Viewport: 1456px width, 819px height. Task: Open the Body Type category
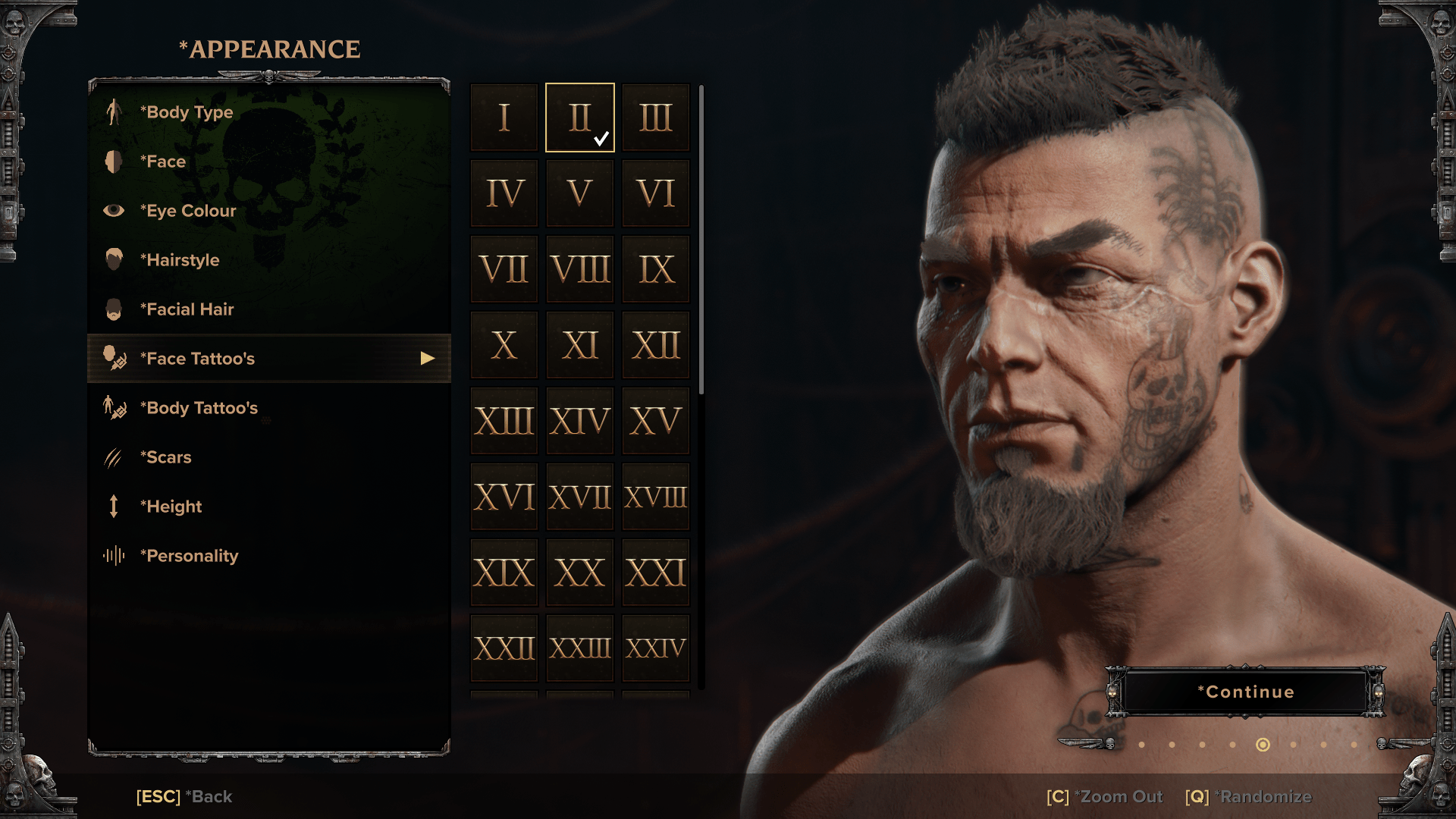pos(187,112)
